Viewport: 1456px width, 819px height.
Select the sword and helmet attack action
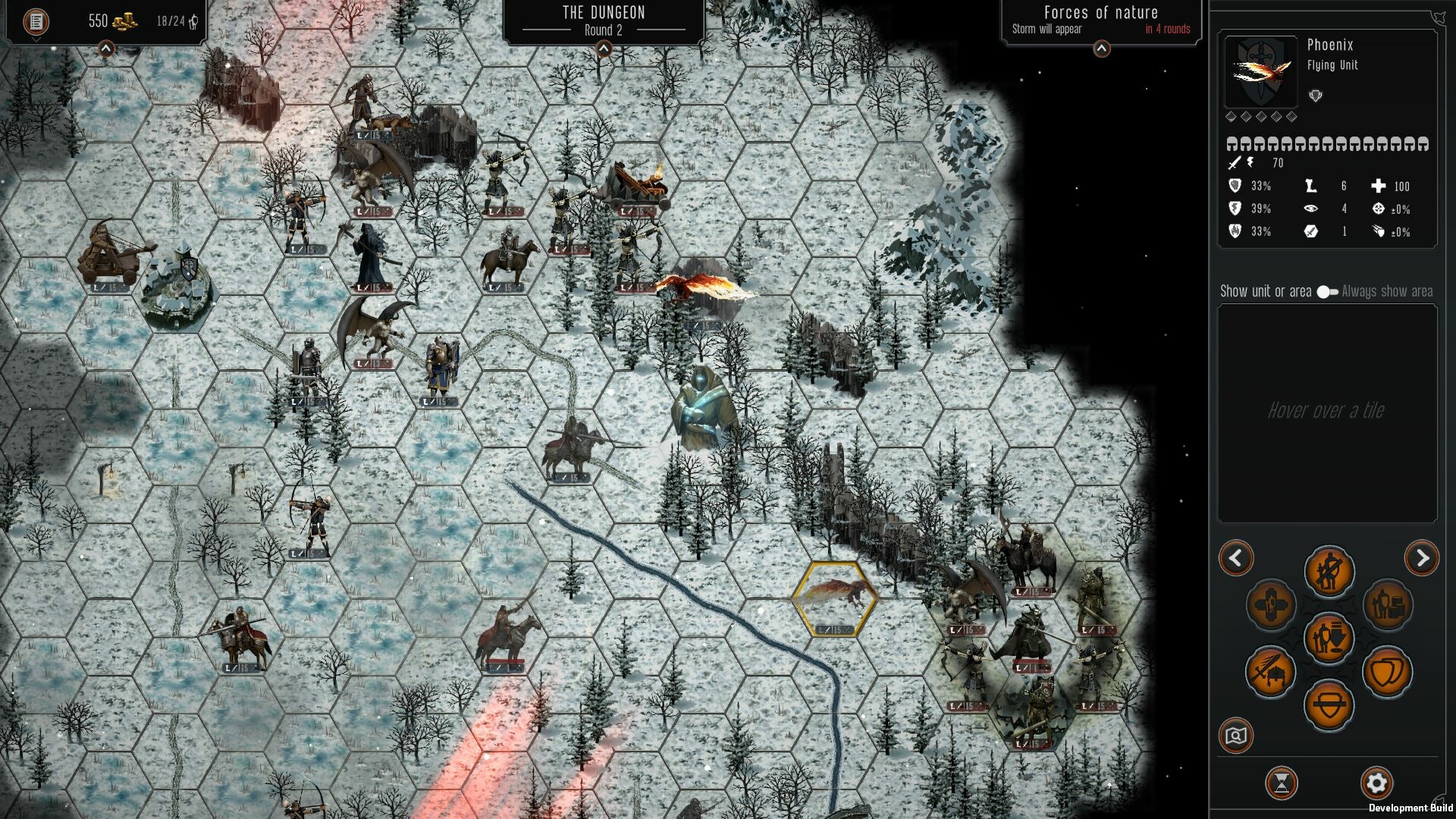(1270, 672)
